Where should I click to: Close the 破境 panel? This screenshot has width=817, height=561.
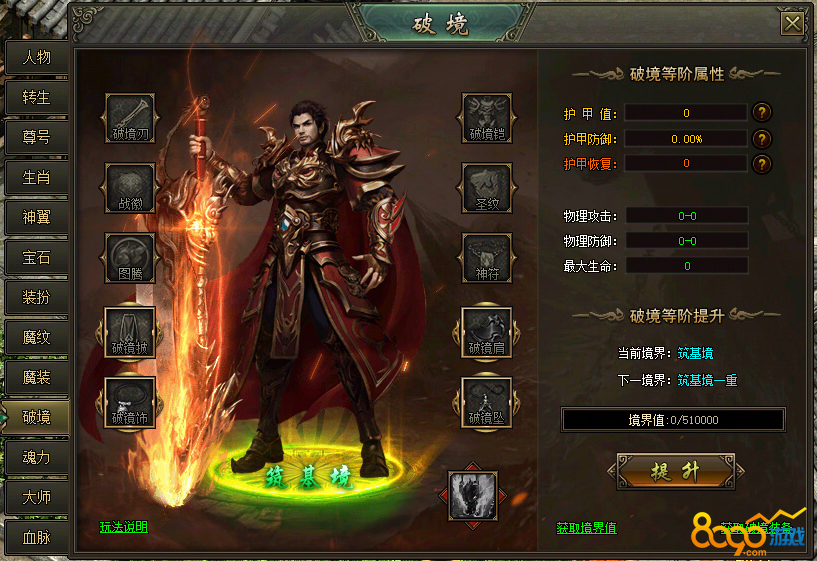click(793, 24)
